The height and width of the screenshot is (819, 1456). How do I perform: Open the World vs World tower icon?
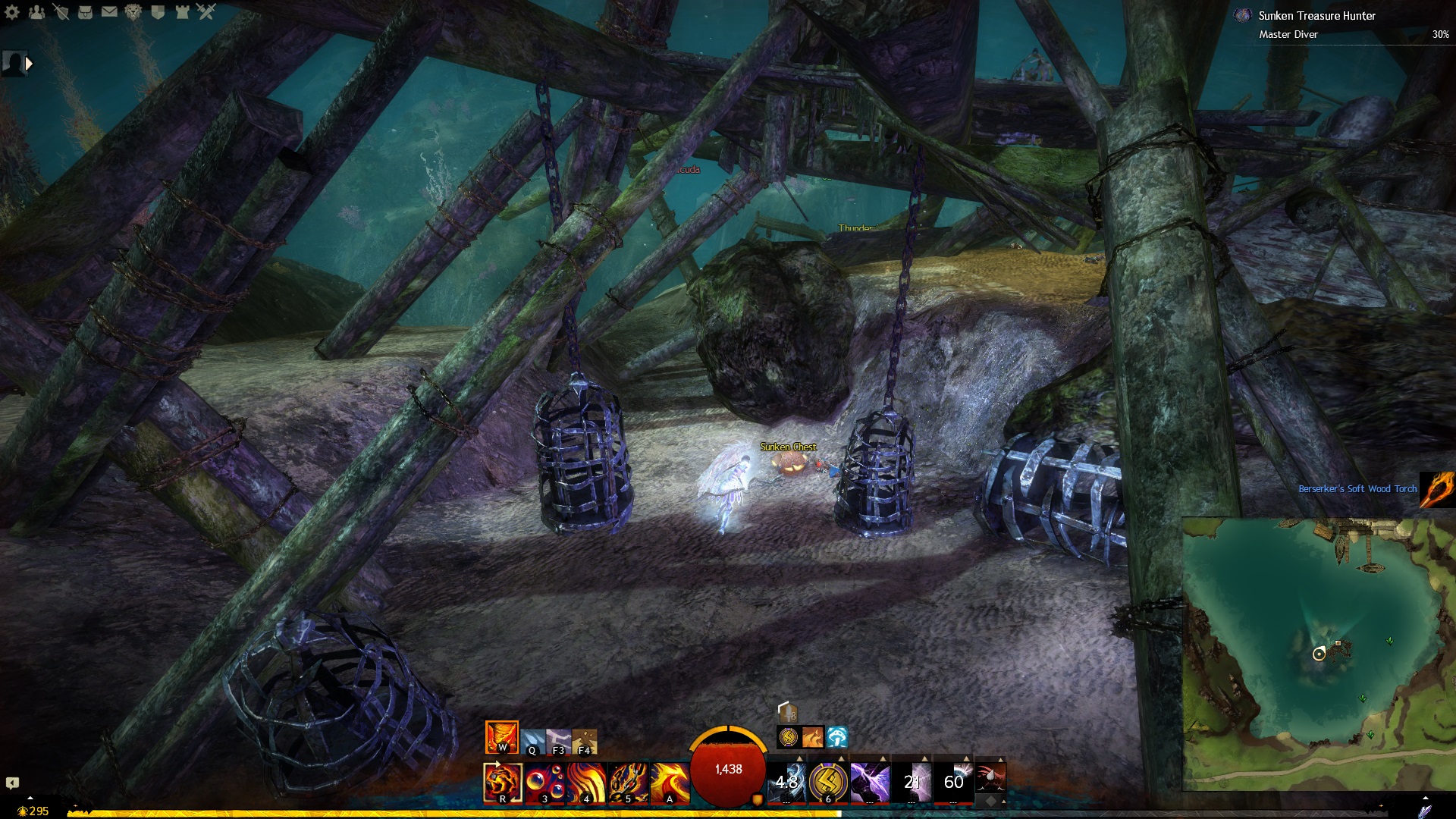(x=182, y=12)
